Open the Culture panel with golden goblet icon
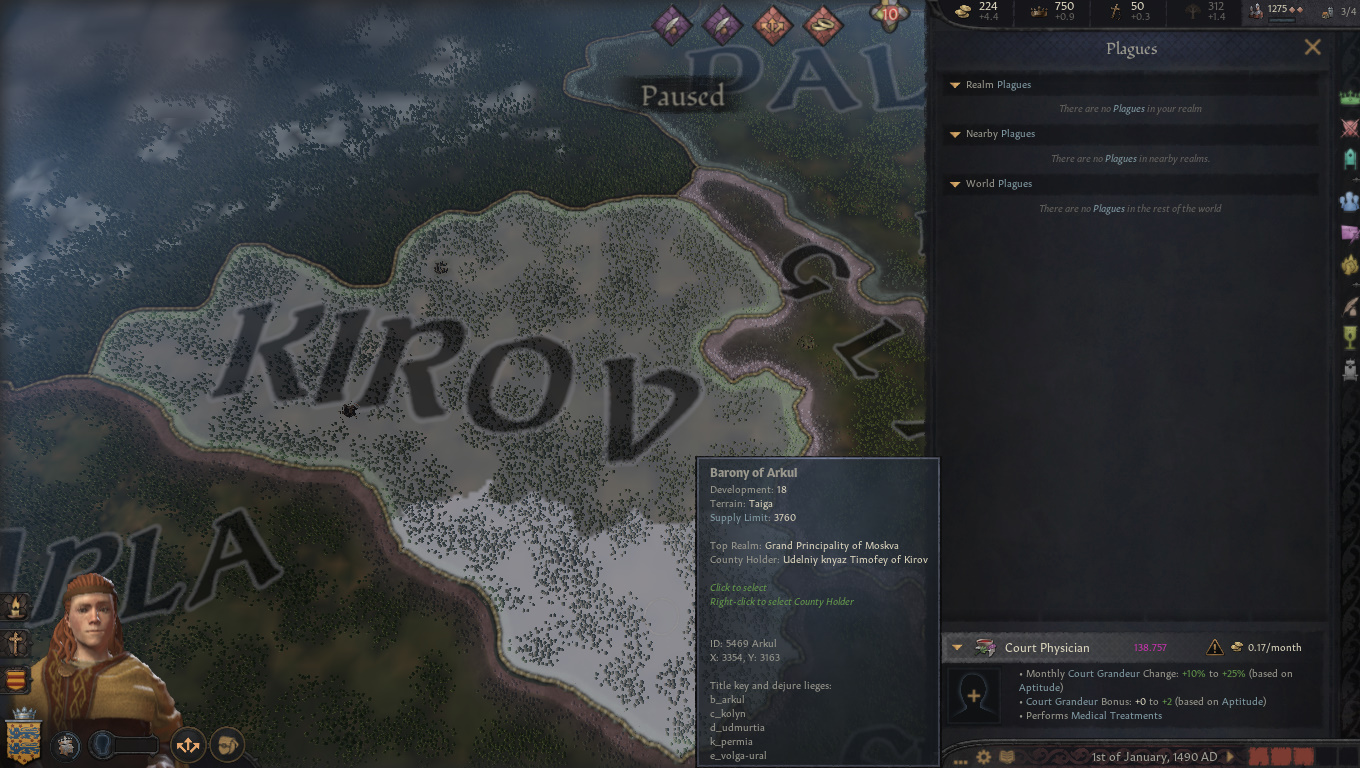The height and width of the screenshot is (768, 1360). [x=1349, y=338]
